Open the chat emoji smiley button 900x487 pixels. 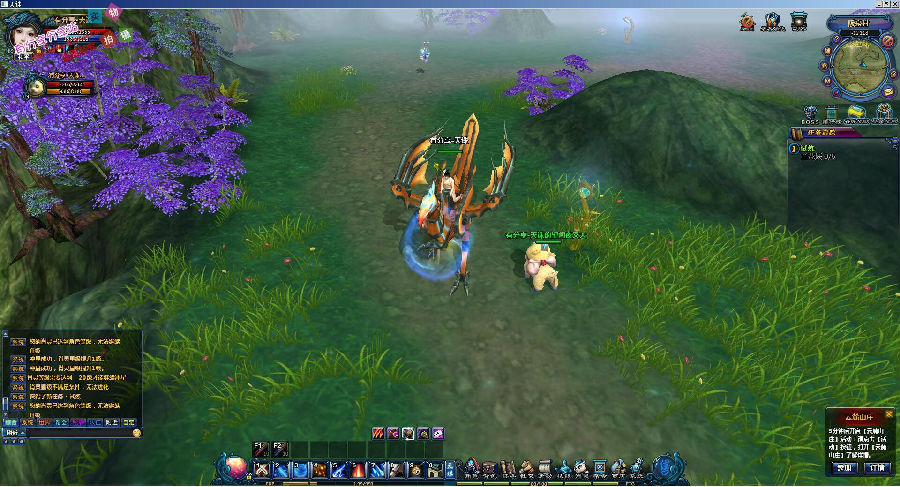[136, 433]
